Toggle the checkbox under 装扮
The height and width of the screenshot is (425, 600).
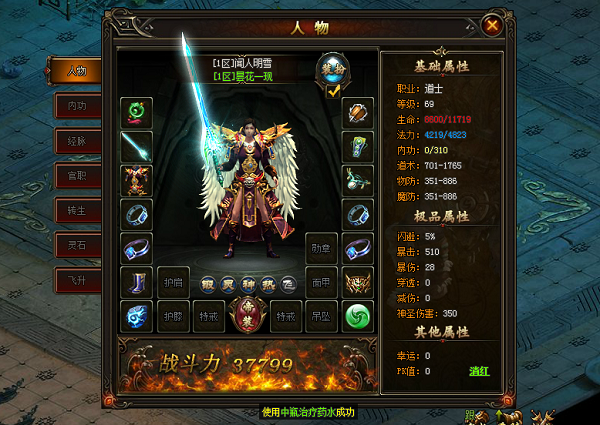pos(333,90)
